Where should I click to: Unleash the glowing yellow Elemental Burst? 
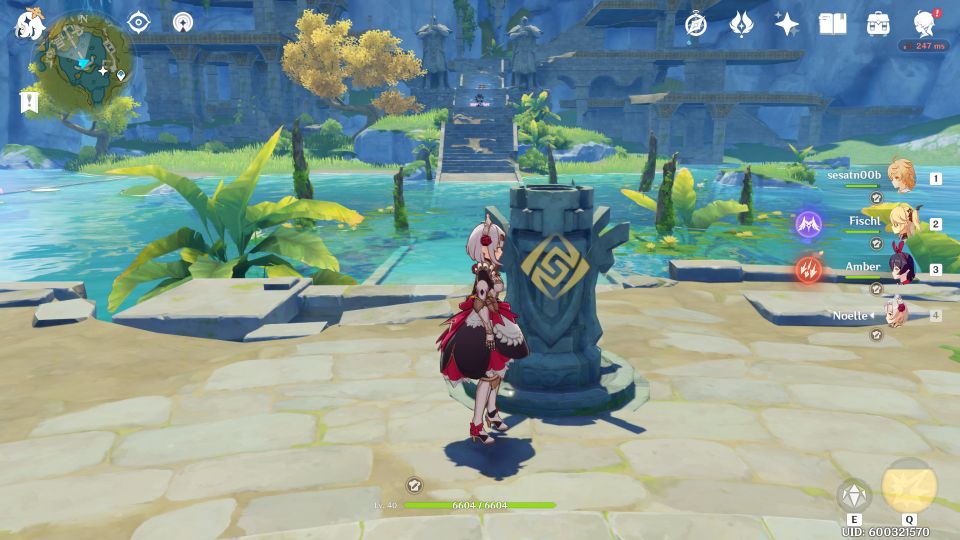[x=909, y=487]
